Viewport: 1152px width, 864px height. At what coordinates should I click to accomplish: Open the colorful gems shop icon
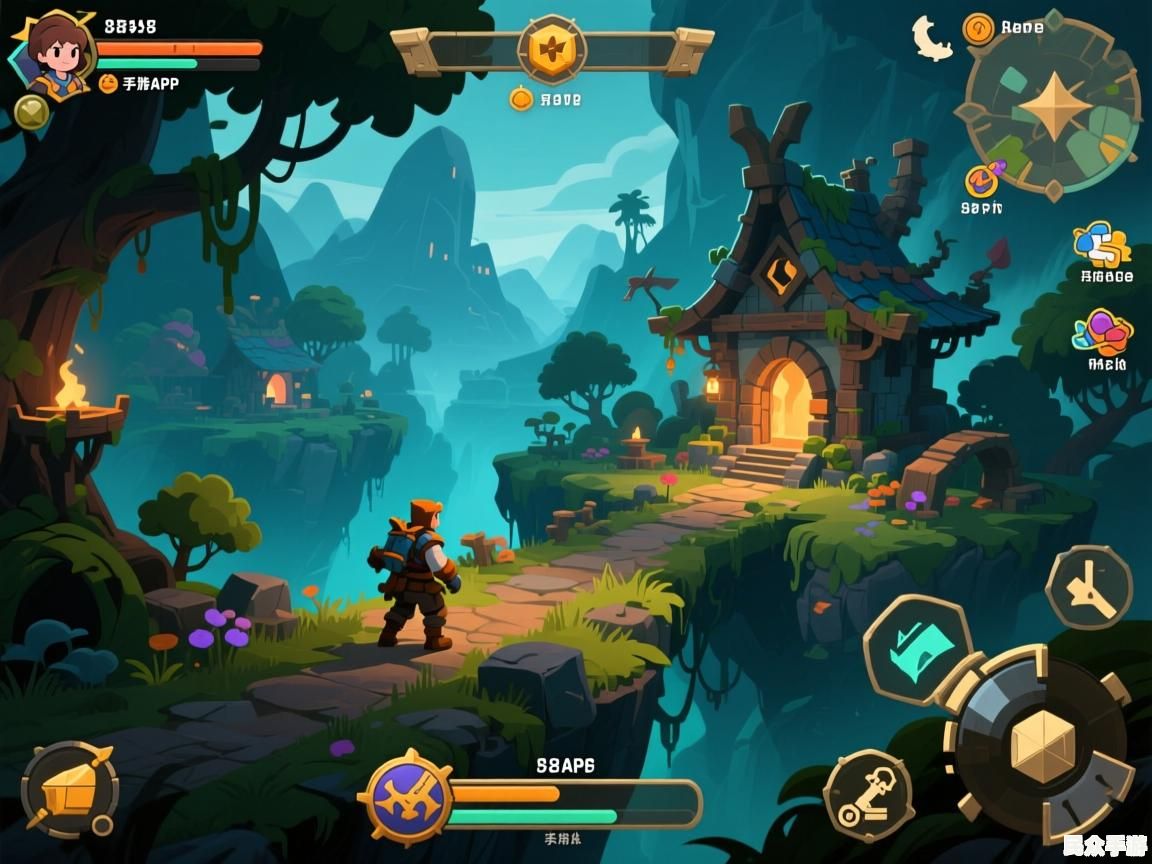point(1103,333)
